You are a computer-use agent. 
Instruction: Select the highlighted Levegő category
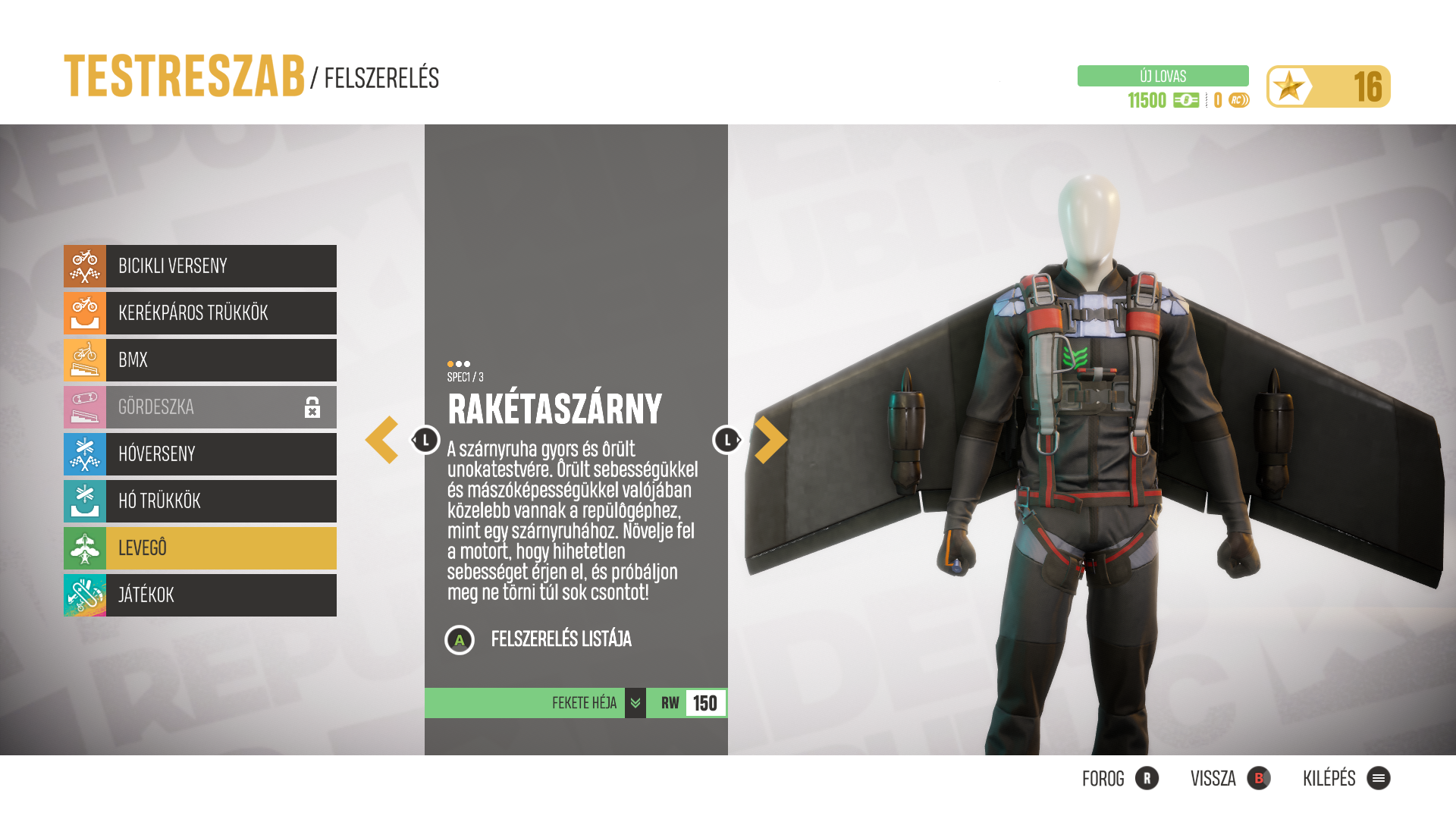[200, 548]
